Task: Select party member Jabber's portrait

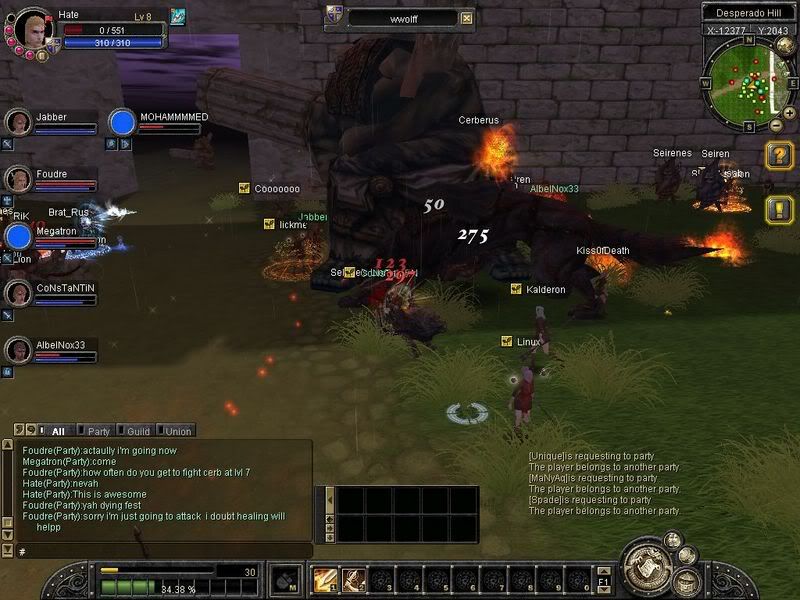Action: tap(18, 122)
